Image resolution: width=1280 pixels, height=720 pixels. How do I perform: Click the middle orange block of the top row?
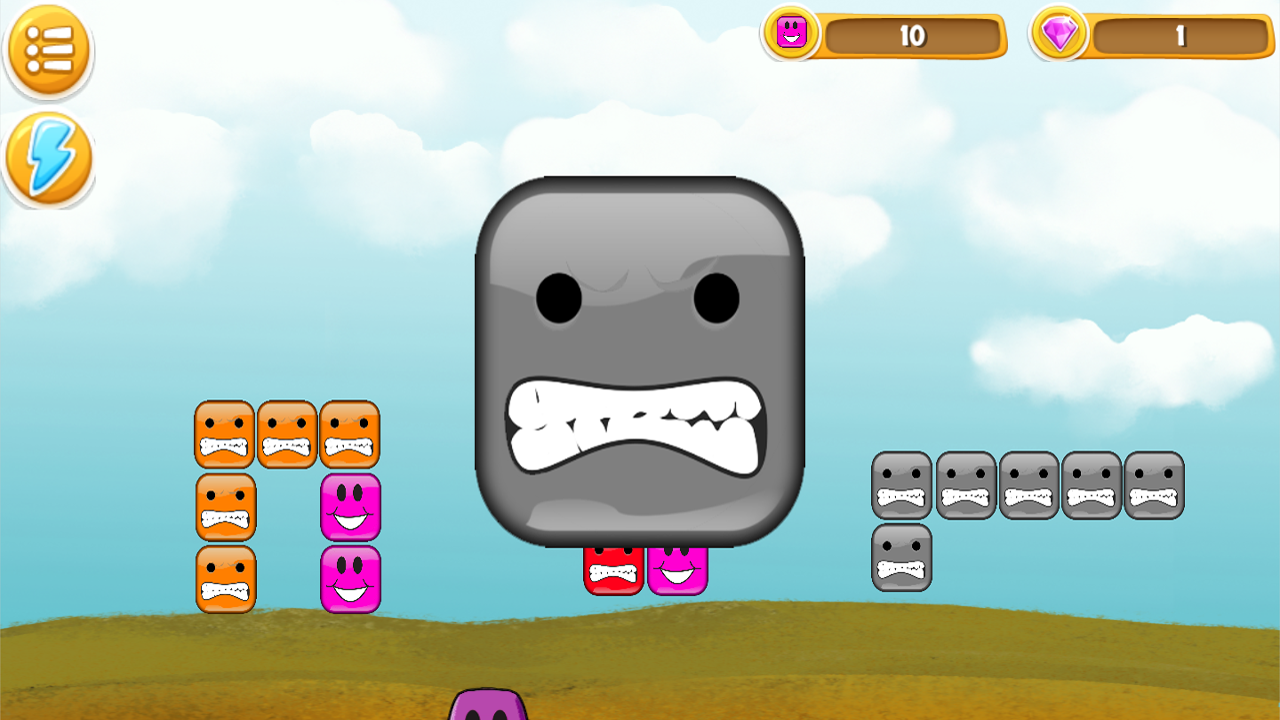click(287, 432)
